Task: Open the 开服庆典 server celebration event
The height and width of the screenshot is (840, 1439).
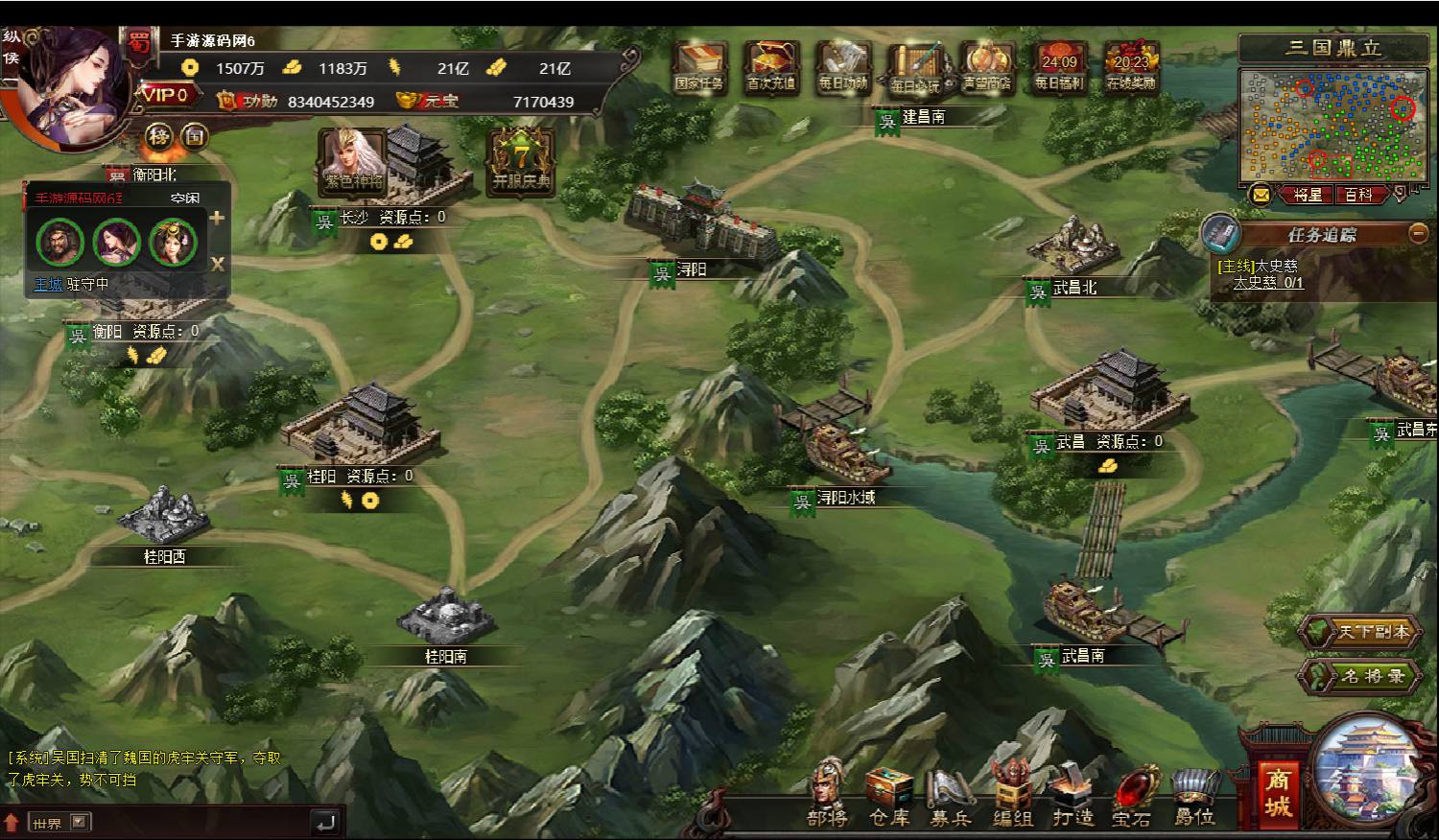Action: point(521,161)
